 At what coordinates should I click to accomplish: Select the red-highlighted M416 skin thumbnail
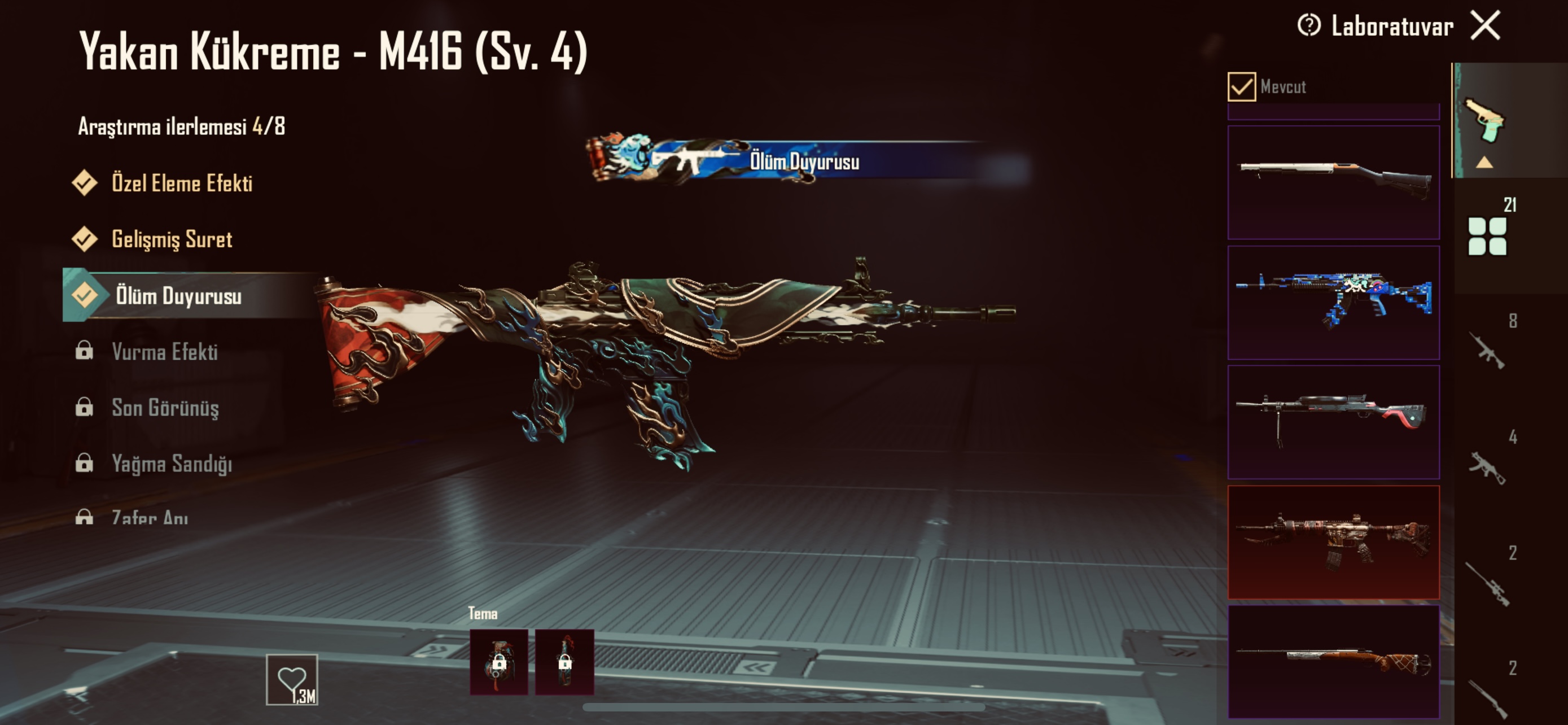tap(1333, 541)
